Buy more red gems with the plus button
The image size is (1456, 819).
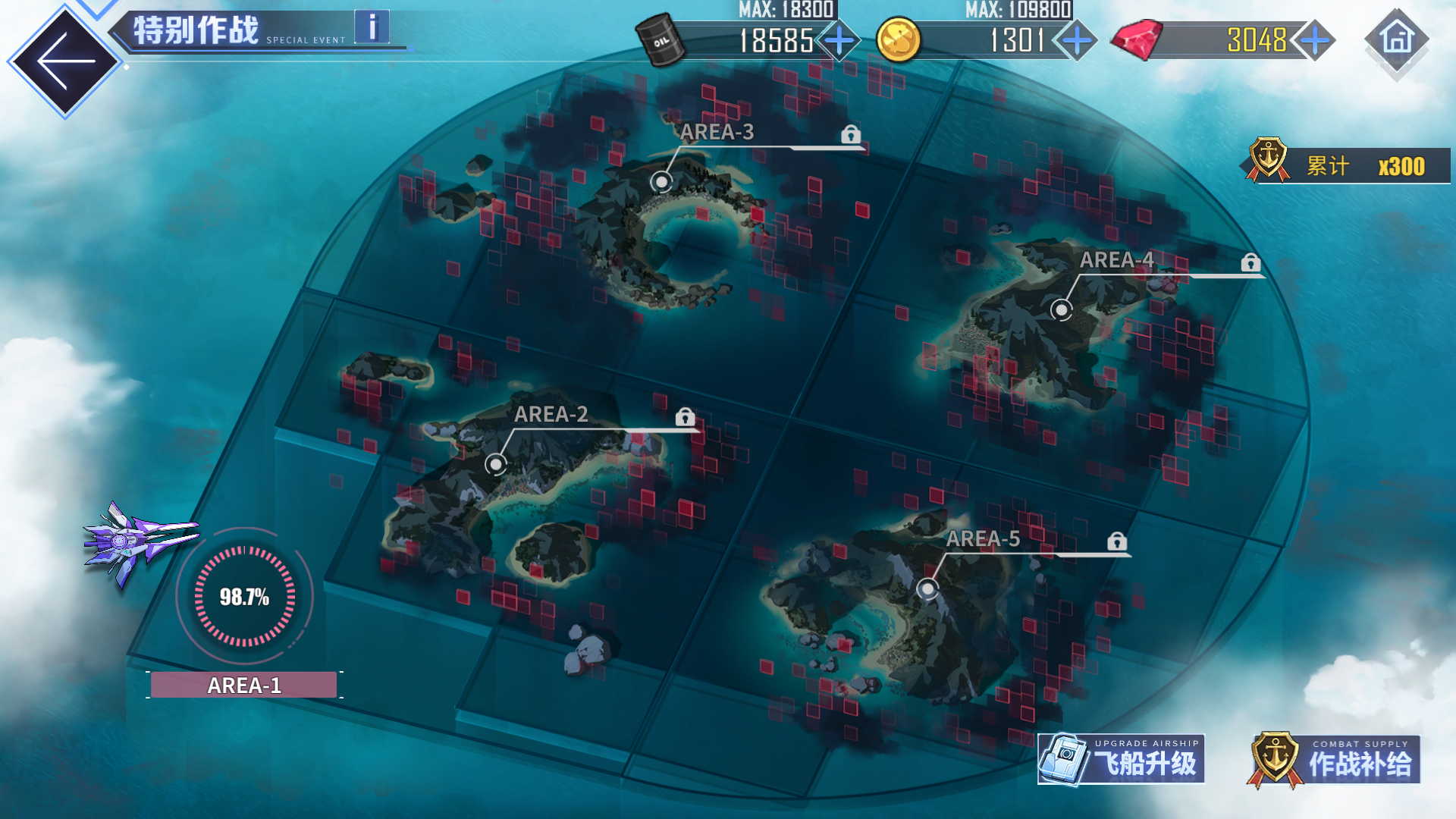tap(1314, 40)
